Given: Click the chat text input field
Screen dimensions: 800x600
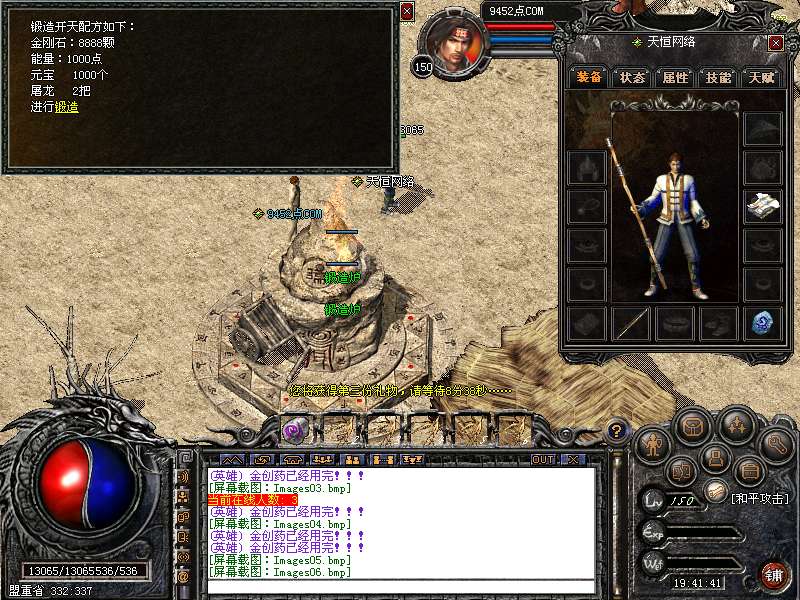Looking at the screenshot, I should pos(400,586).
